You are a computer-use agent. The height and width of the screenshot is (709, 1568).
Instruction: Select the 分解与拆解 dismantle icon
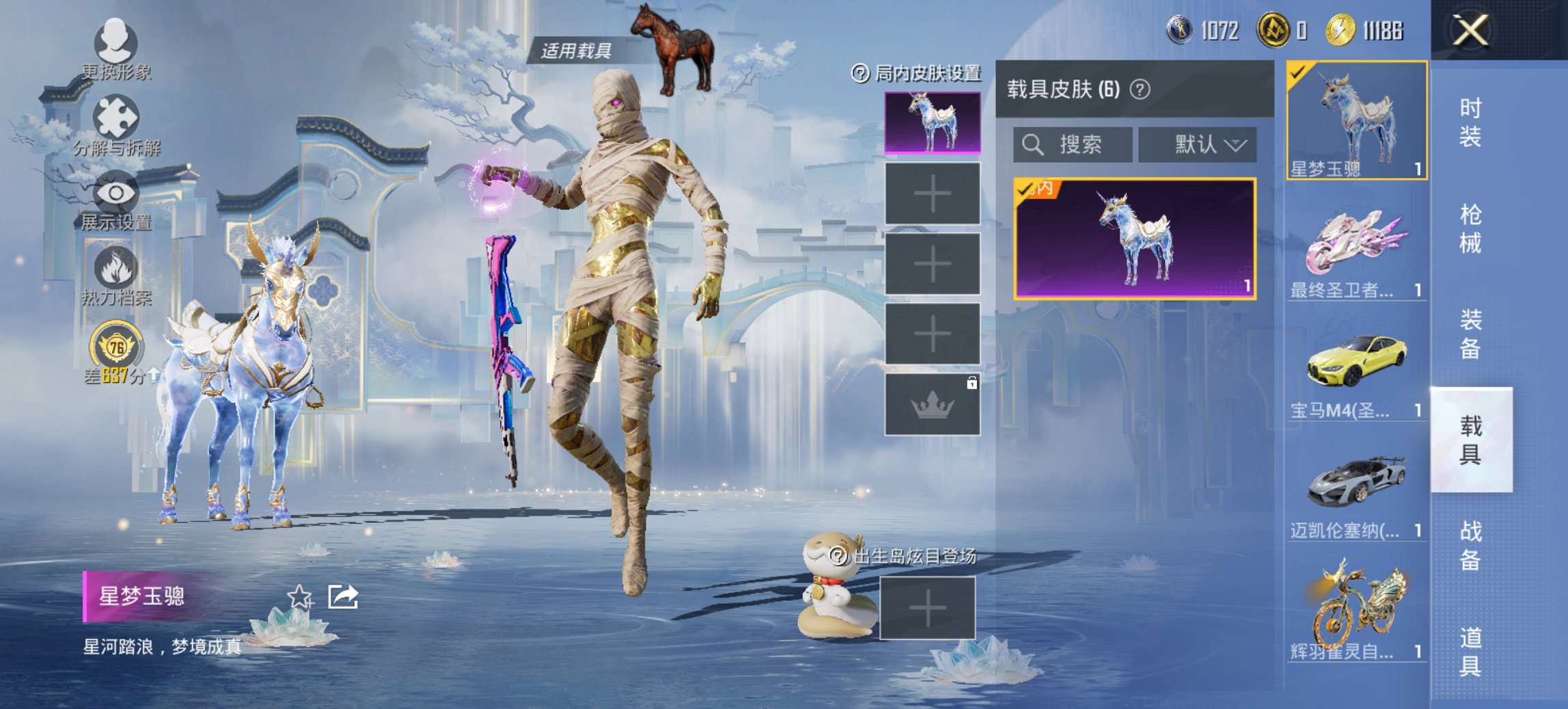click(x=118, y=118)
